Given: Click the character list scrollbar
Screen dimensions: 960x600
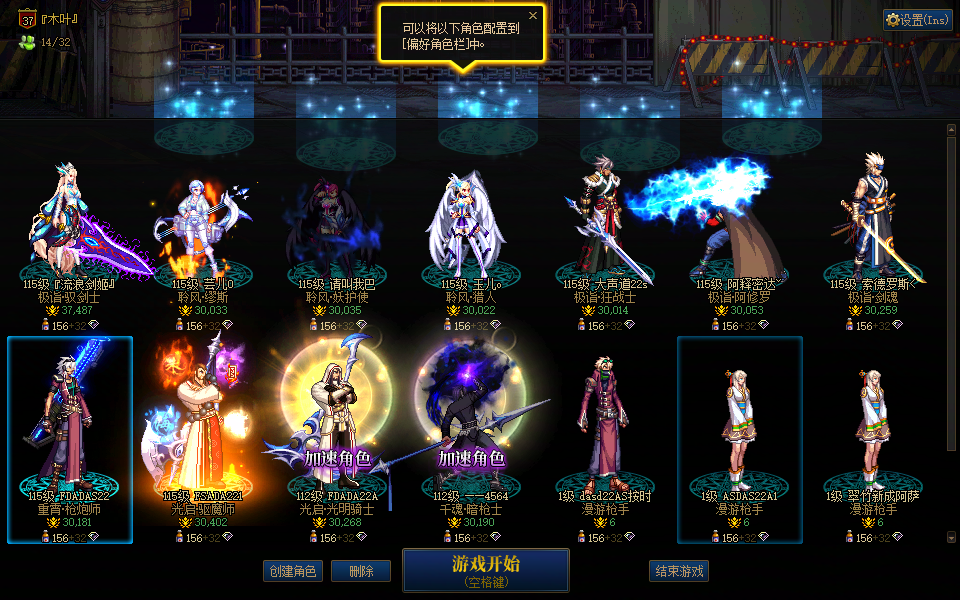Looking at the screenshot, I should (952, 330).
